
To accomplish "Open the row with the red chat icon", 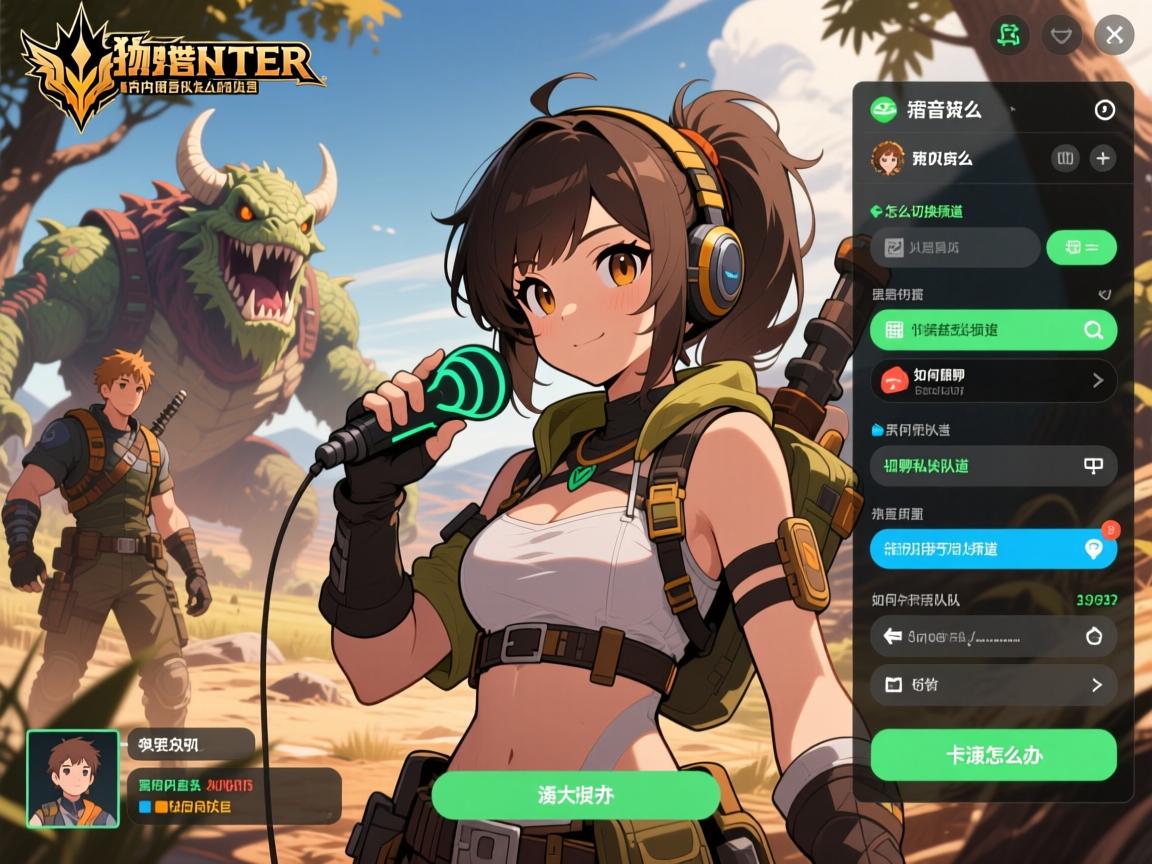I will 993,380.
